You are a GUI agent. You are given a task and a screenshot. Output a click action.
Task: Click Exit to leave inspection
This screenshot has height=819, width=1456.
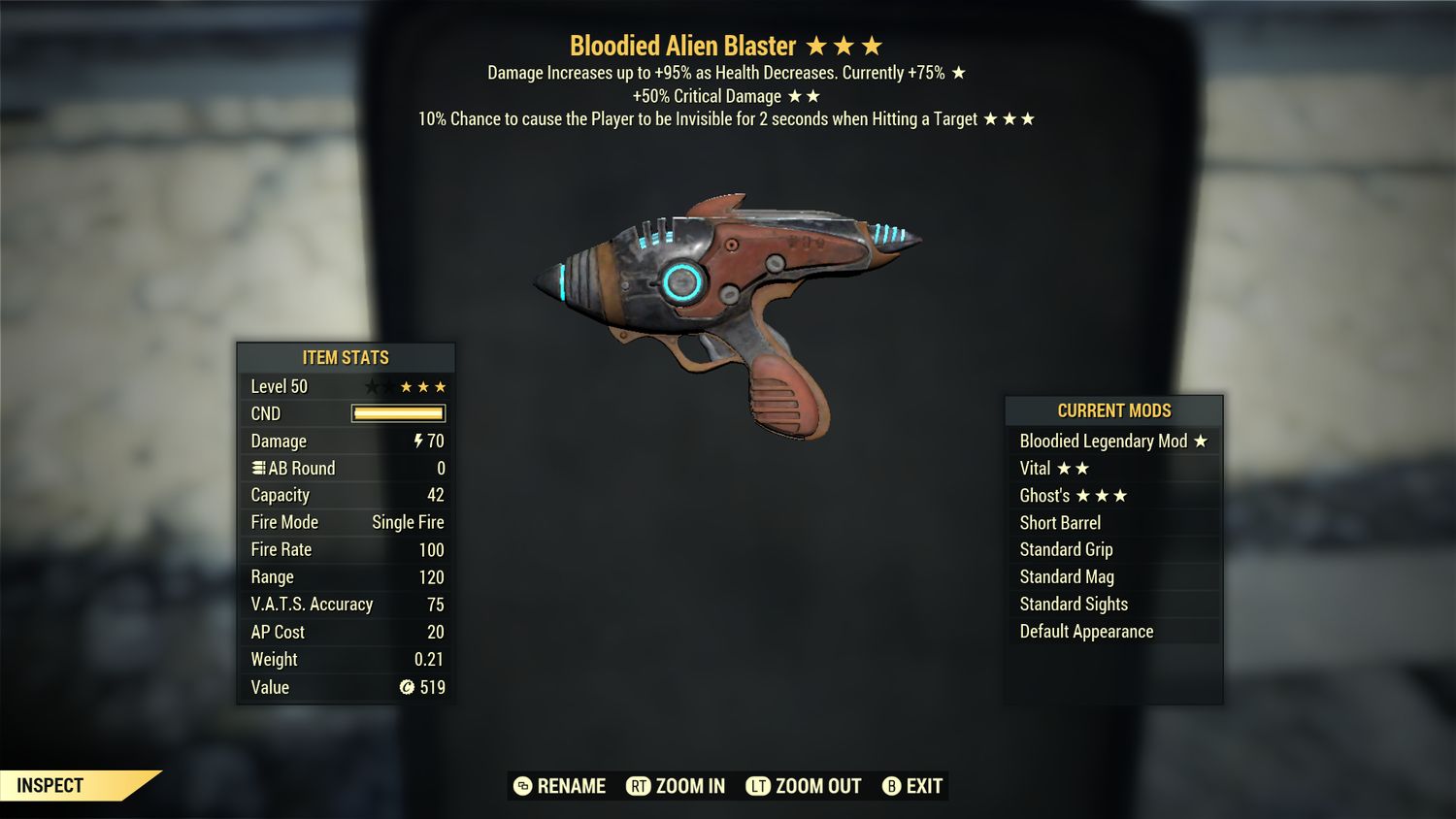click(x=922, y=786)
